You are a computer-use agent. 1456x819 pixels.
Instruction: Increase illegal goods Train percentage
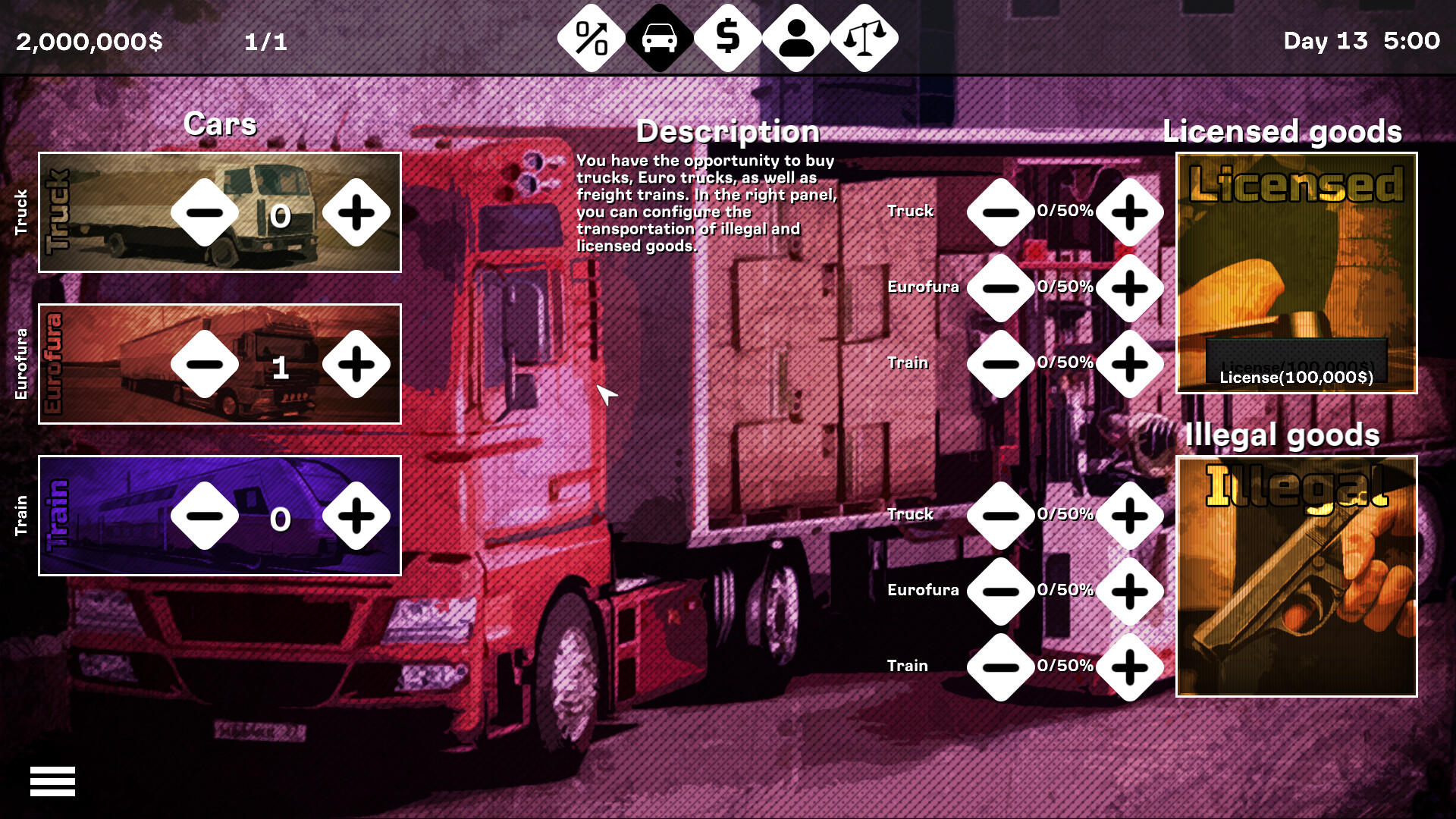pos(1129,667)
